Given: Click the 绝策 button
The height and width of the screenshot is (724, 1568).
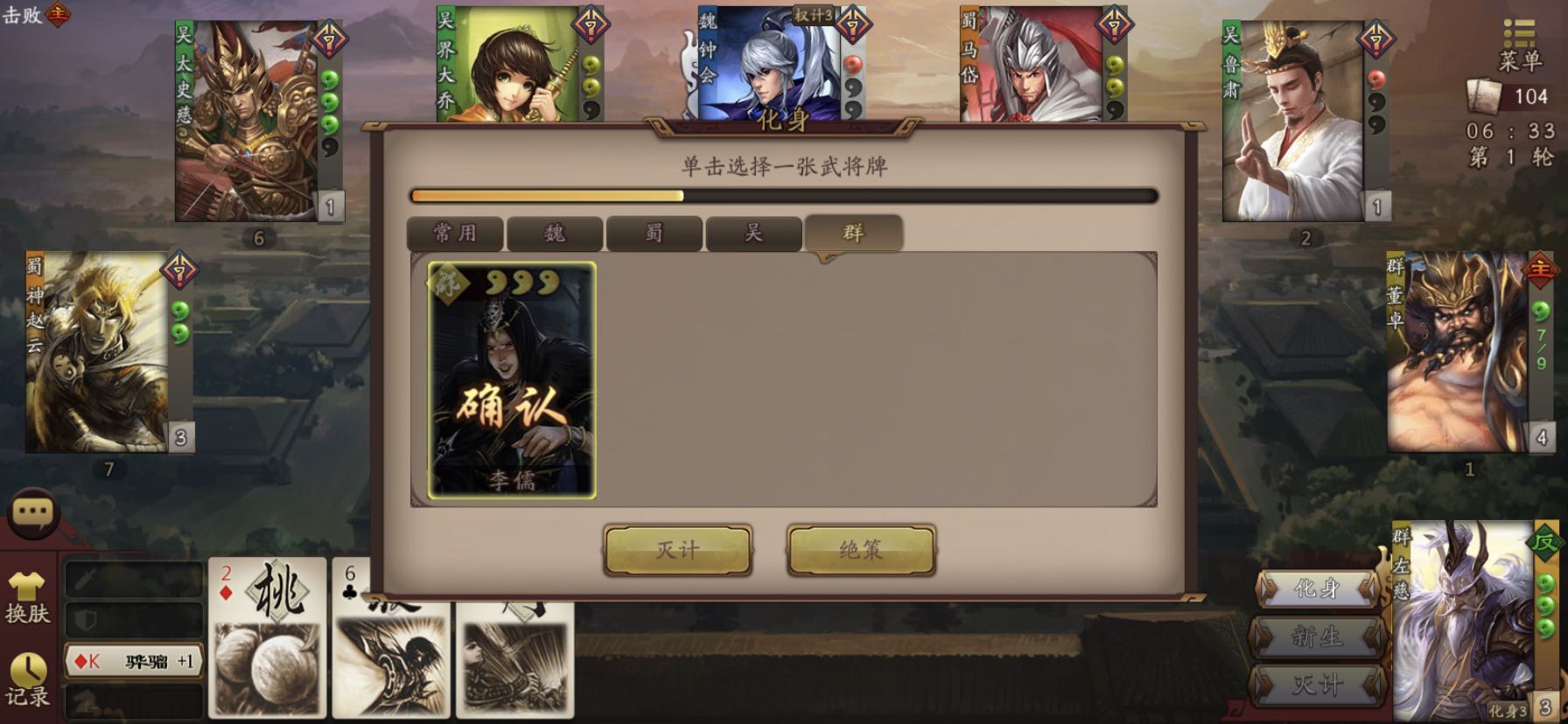Looking at the screenshot, I should click(858, 552).
